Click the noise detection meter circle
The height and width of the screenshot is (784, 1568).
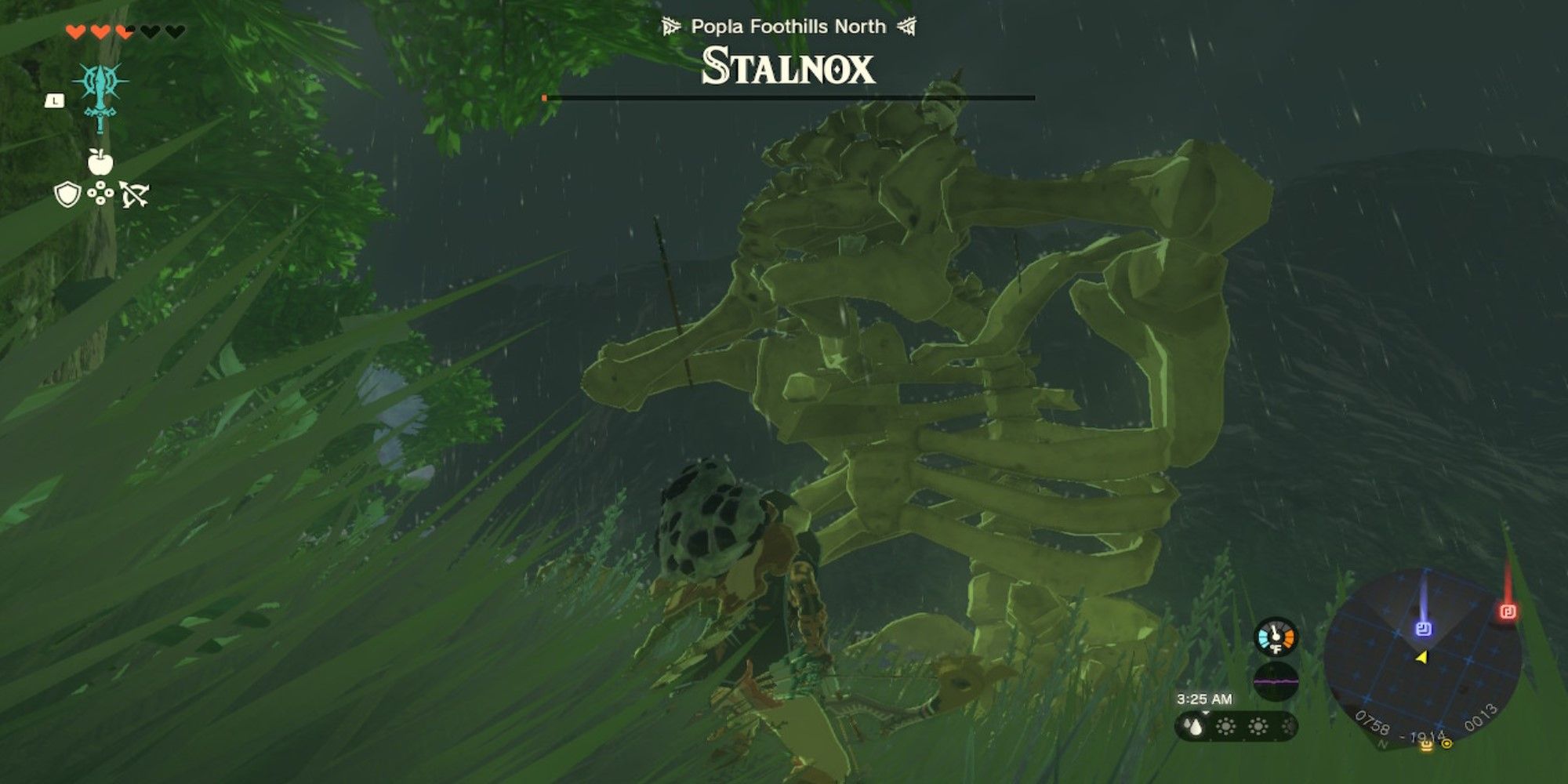point(1276,682)
